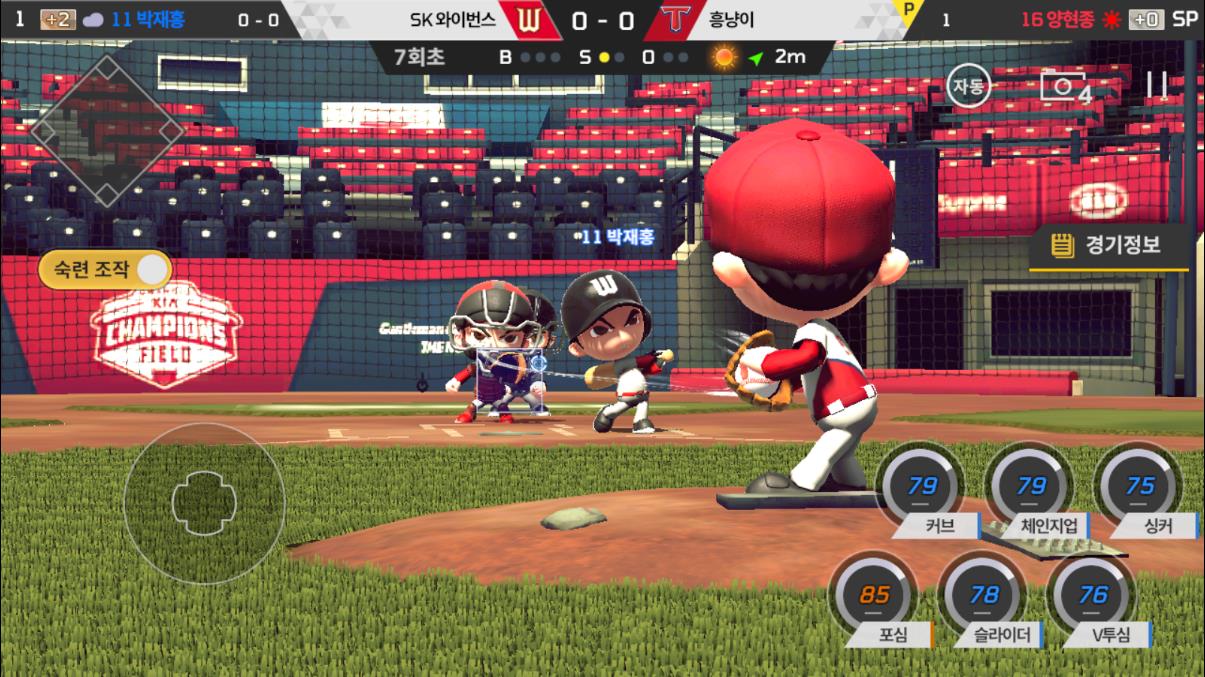Viewport: 1205px width, 677px height.
Task: Pause the game
Action: 1157,86
